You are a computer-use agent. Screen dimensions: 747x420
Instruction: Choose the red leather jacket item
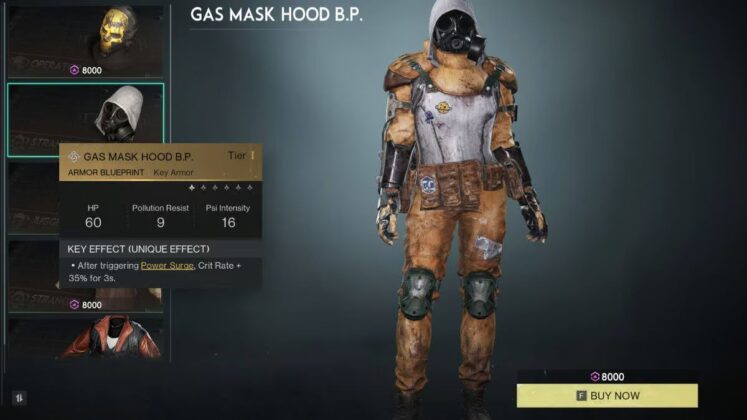tap(86, 338)
